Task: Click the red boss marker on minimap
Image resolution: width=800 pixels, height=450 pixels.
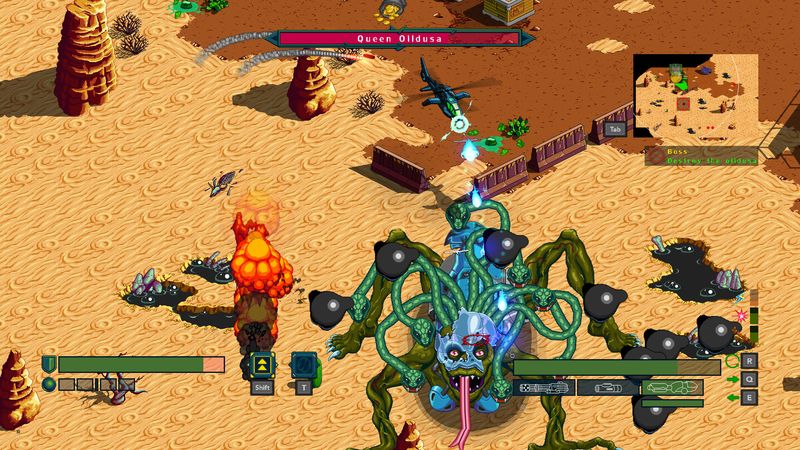Action: [x=683, y=104]
